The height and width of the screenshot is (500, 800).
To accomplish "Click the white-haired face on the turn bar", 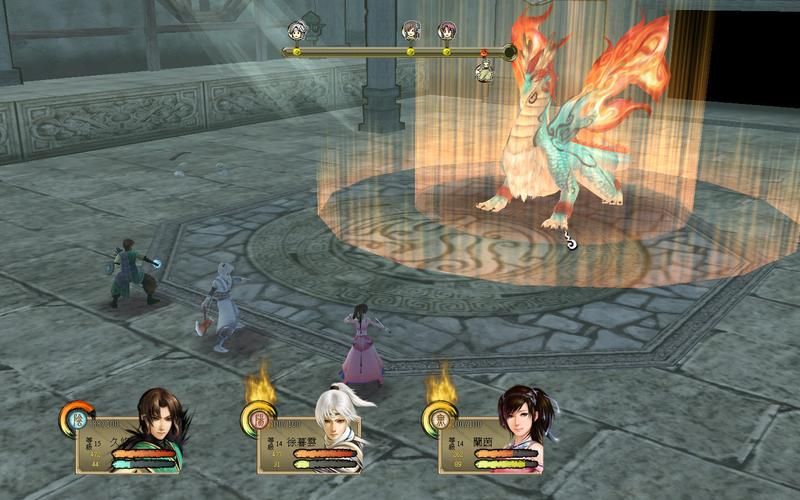I will pos(297,31).
